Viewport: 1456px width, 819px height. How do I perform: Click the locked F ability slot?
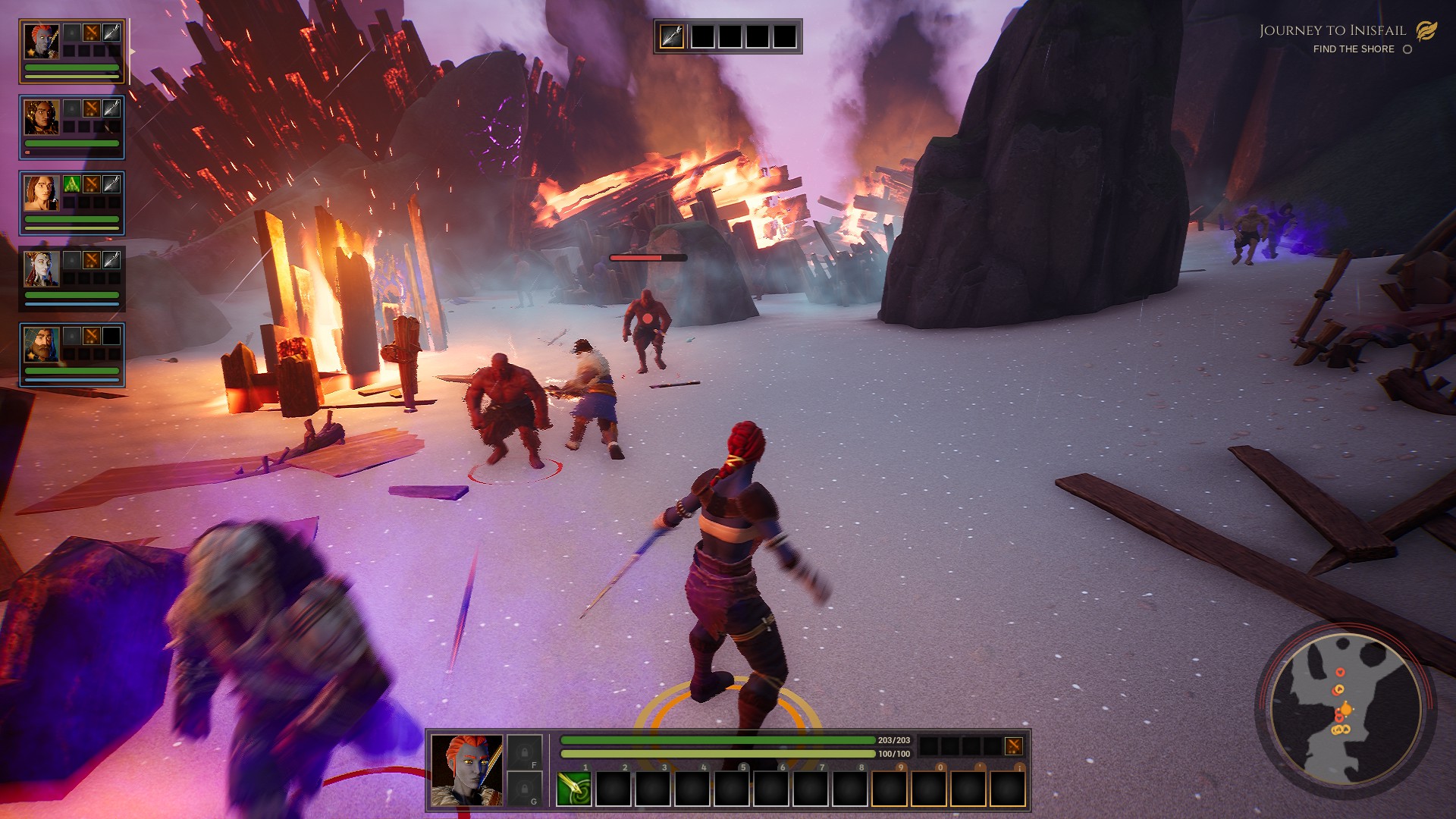pyautogui.click(x=524, y=752)
